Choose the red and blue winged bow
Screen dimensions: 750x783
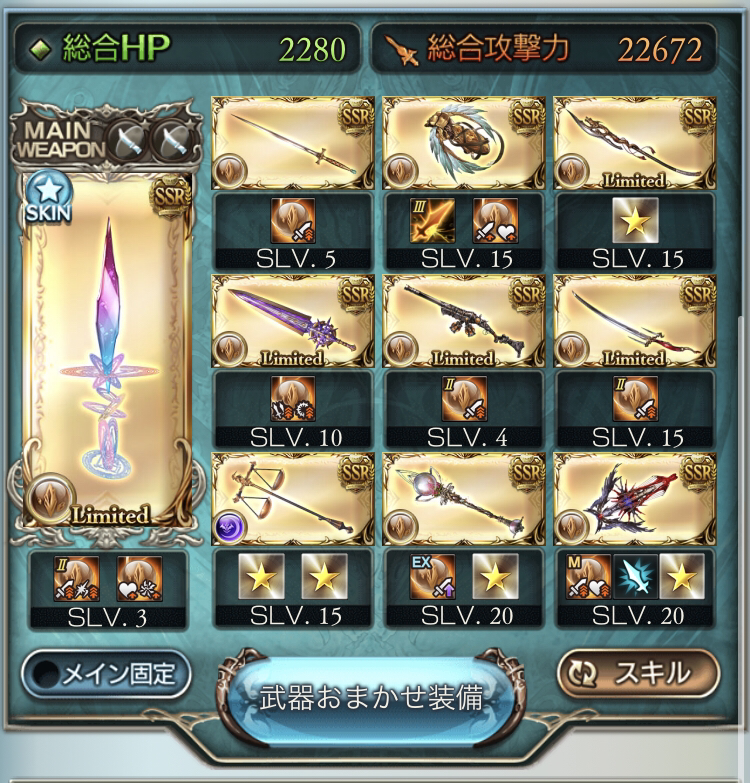tap(636, 499)
